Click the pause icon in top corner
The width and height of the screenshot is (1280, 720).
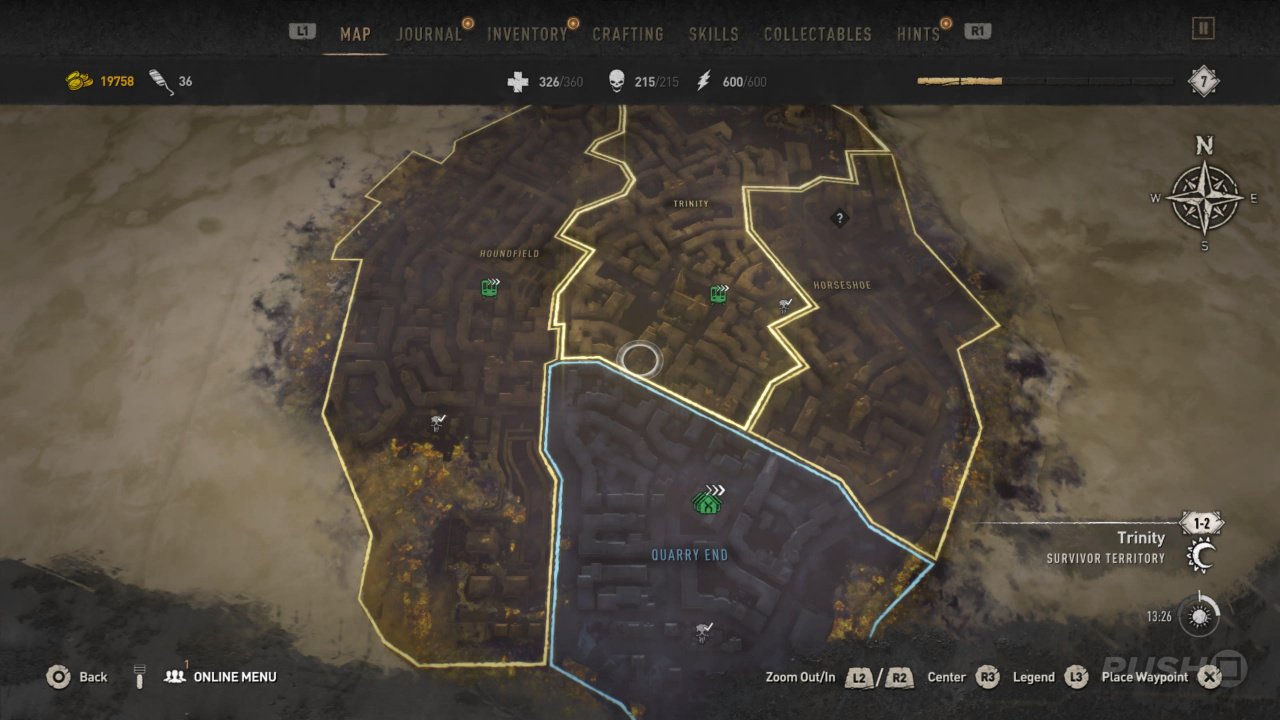point(1203,29)
